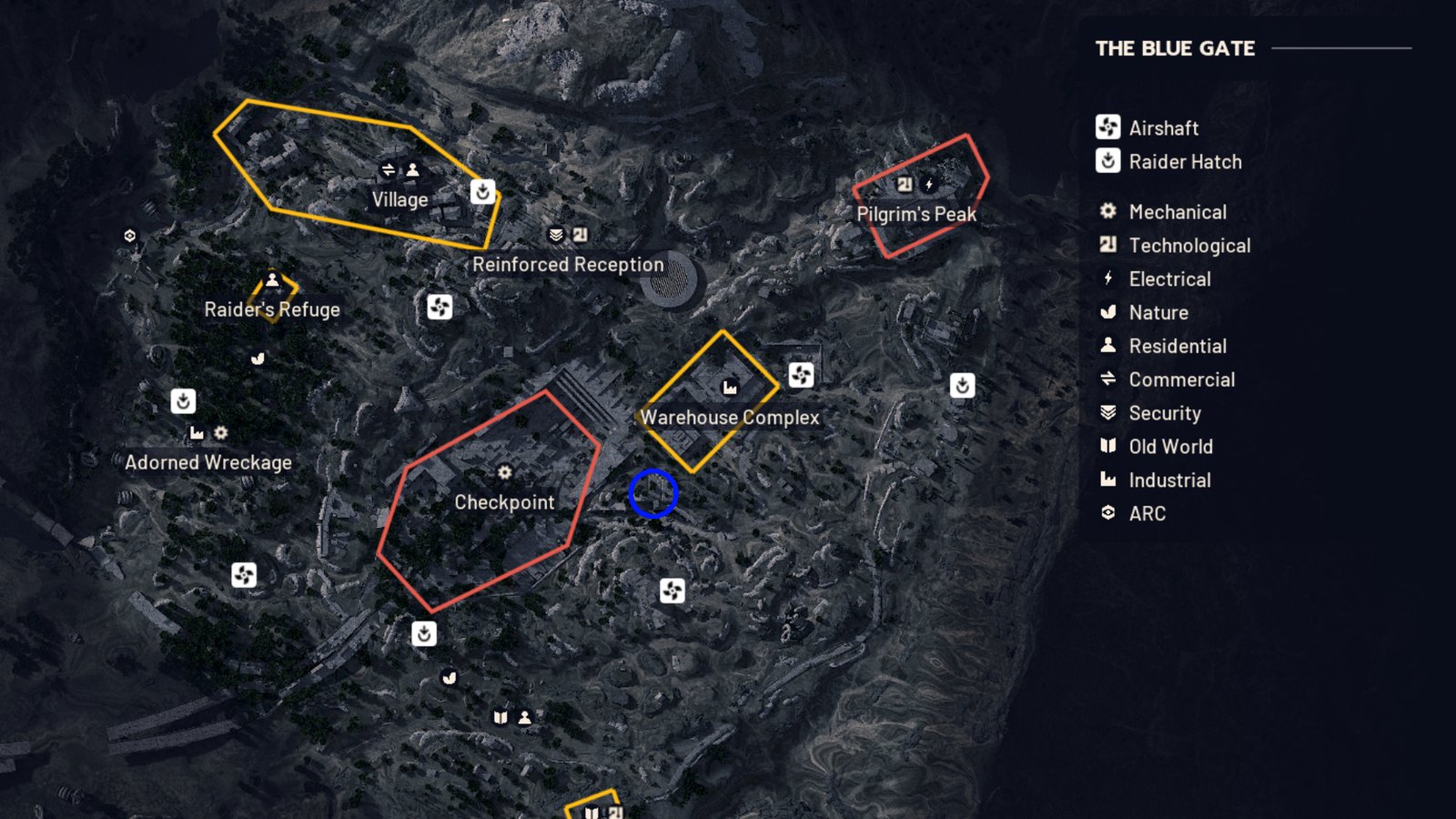Click the Airshaft icon southwest of Checkpoint
Viewport: 1456px width, 819px height.
(244, 576)
